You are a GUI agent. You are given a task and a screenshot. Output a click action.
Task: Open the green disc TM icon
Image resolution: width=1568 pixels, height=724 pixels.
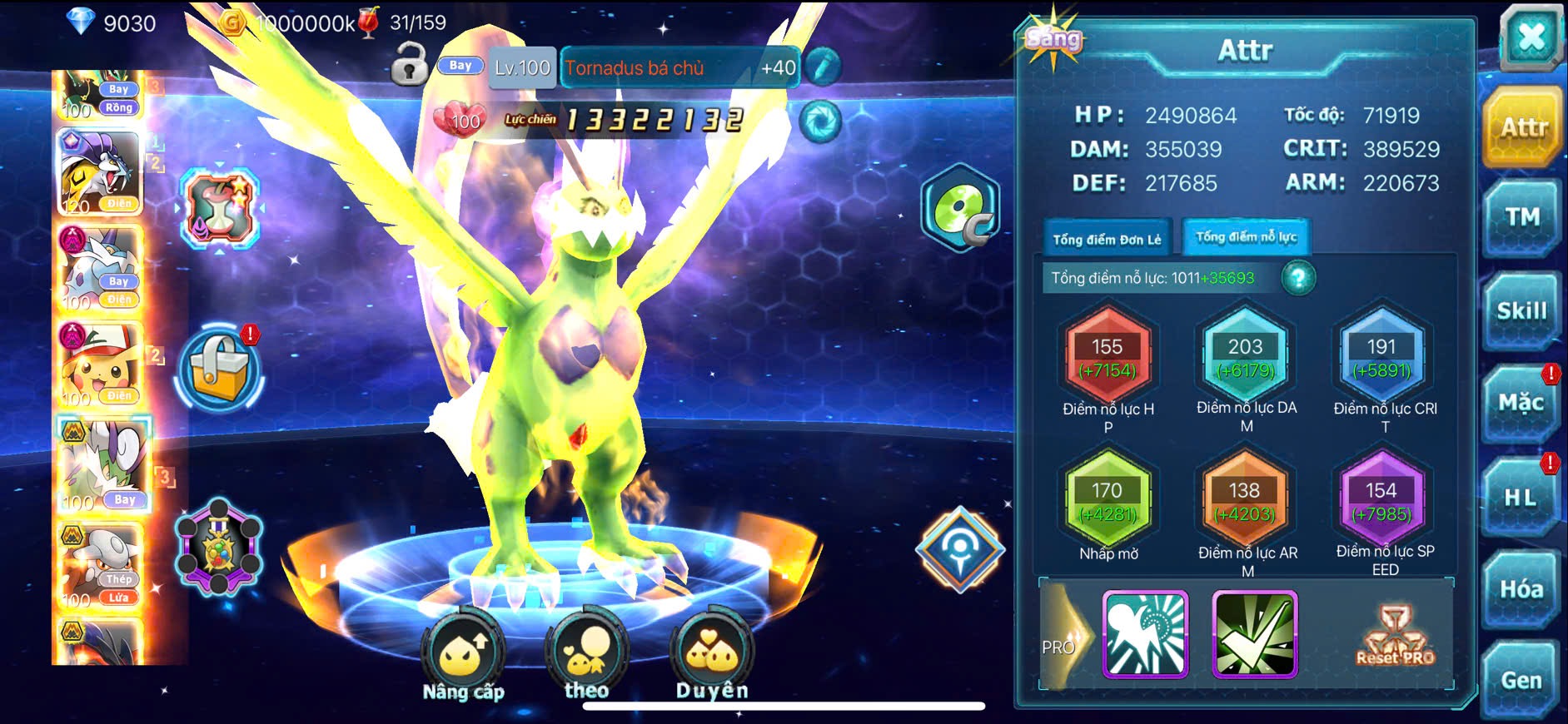click(x=959, y=209)
